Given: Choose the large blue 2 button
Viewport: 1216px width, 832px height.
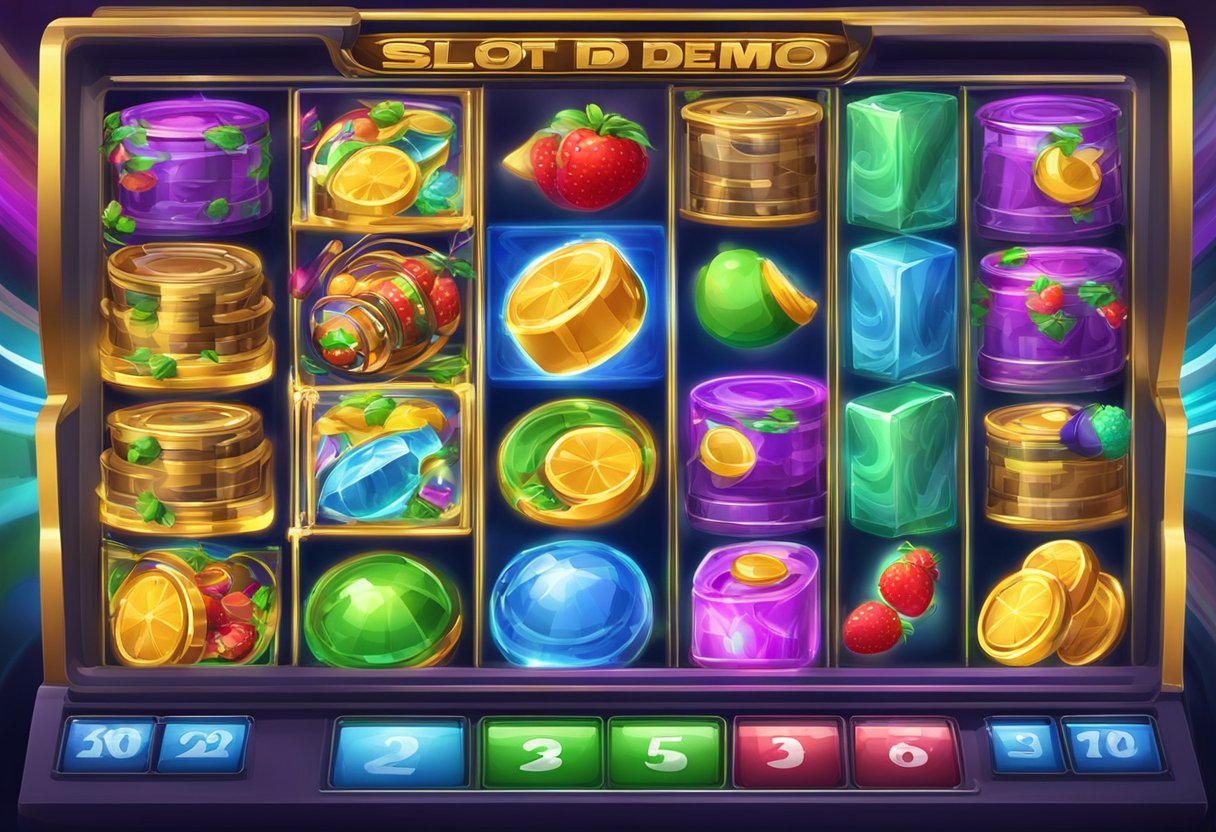Looking at the screenshot, I should (x=400, y=753).
